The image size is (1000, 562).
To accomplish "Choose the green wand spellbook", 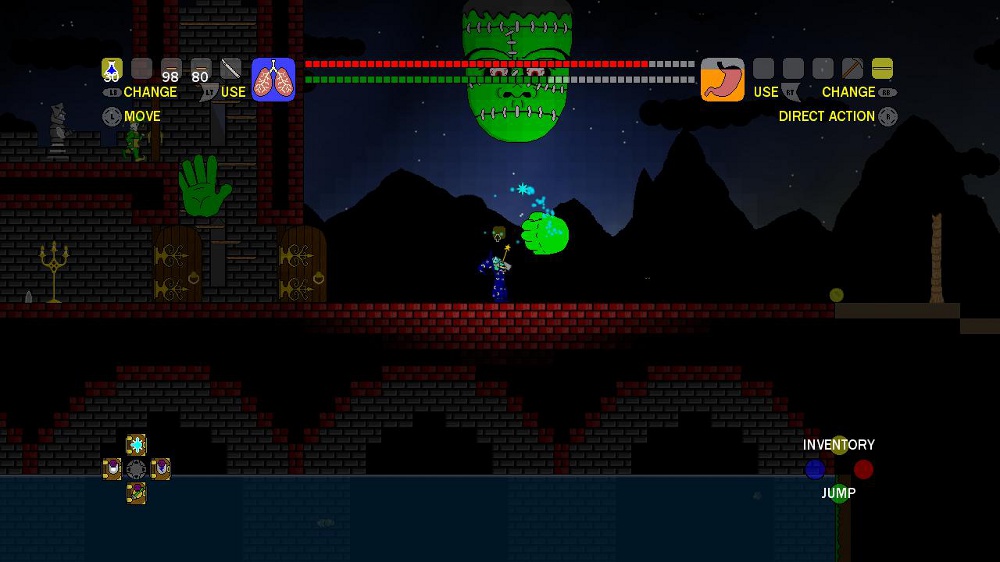I will point(136,493).
